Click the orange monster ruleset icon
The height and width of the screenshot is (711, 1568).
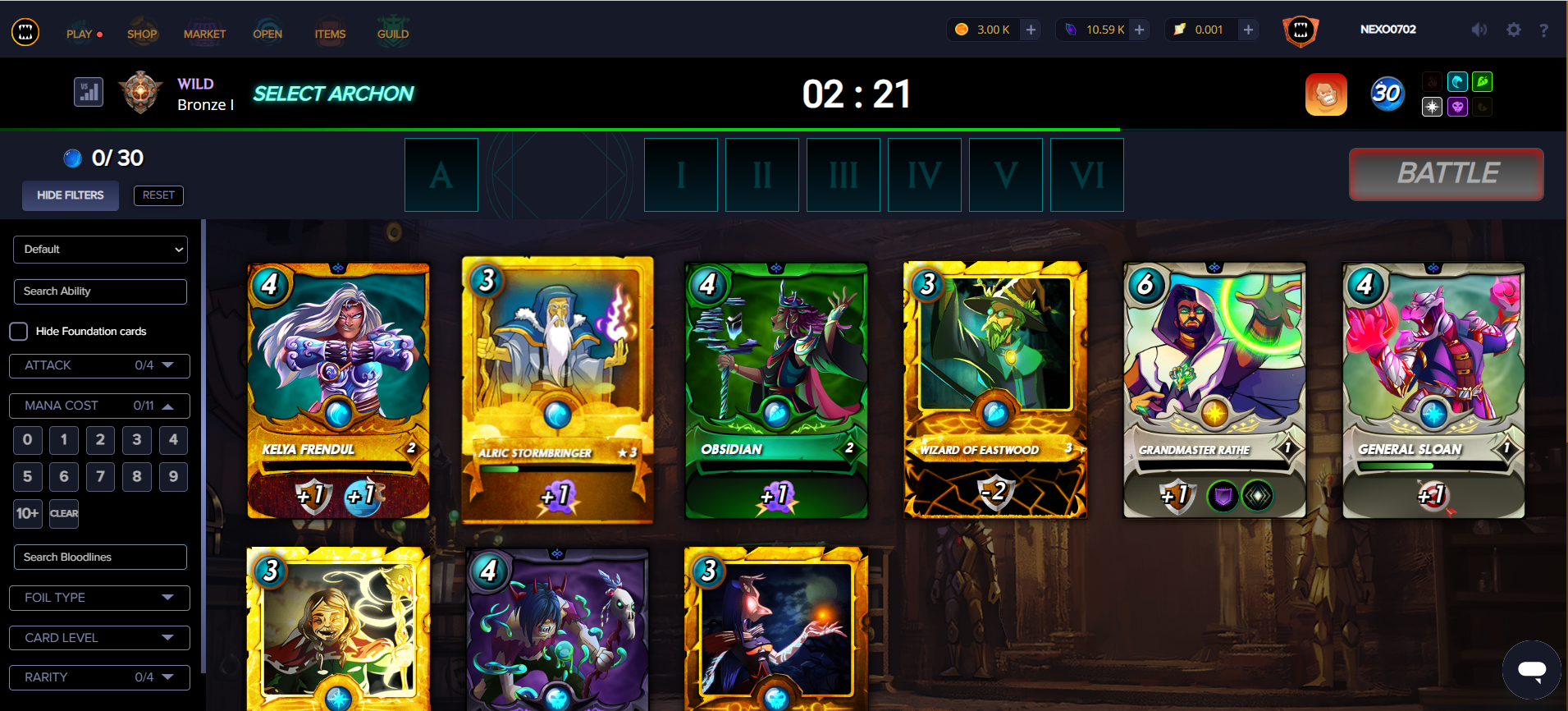point(1326,94)
